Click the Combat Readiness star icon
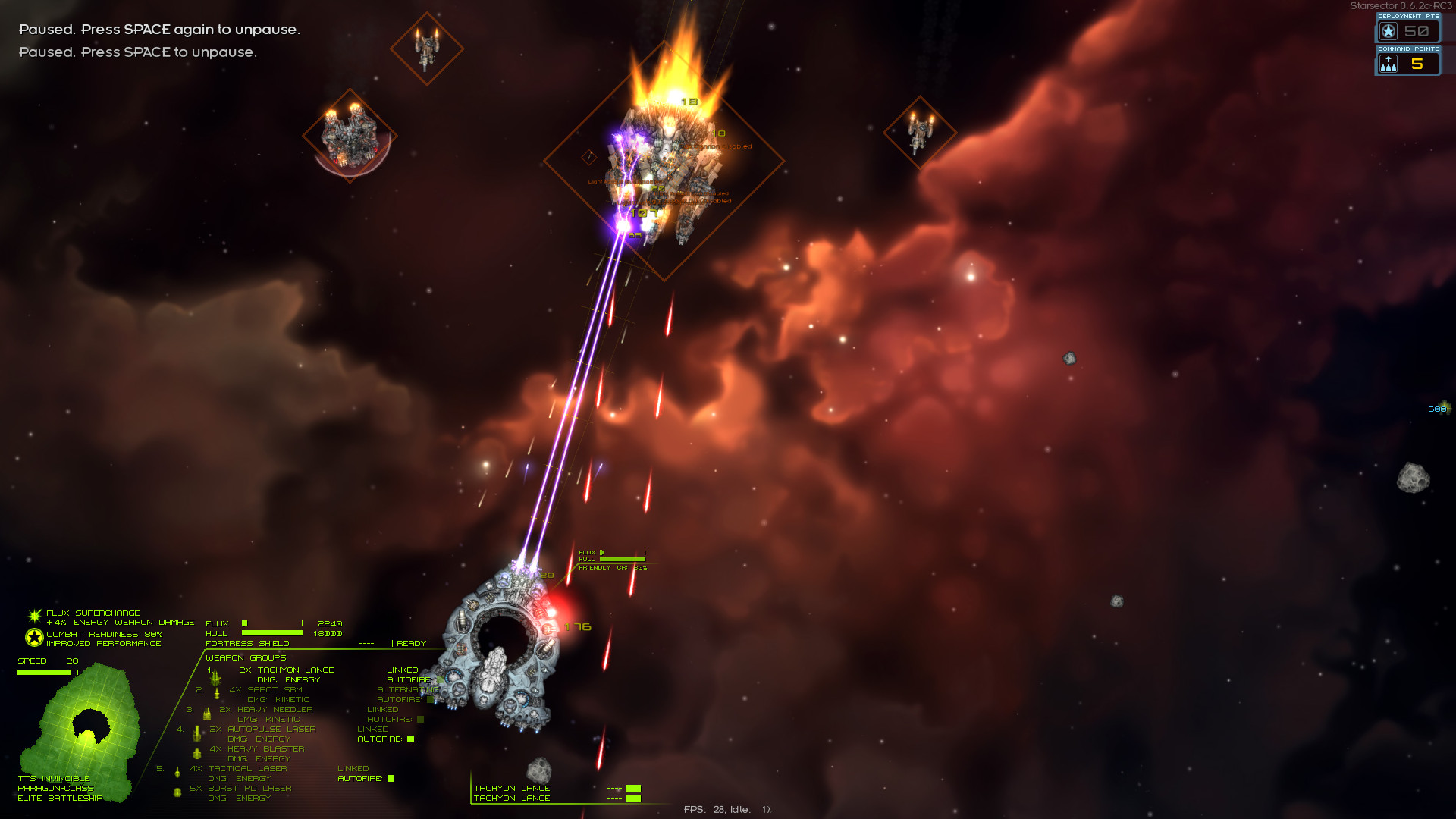The height and width of the screenshot is (819, 1456). click(x=34, y=638)
